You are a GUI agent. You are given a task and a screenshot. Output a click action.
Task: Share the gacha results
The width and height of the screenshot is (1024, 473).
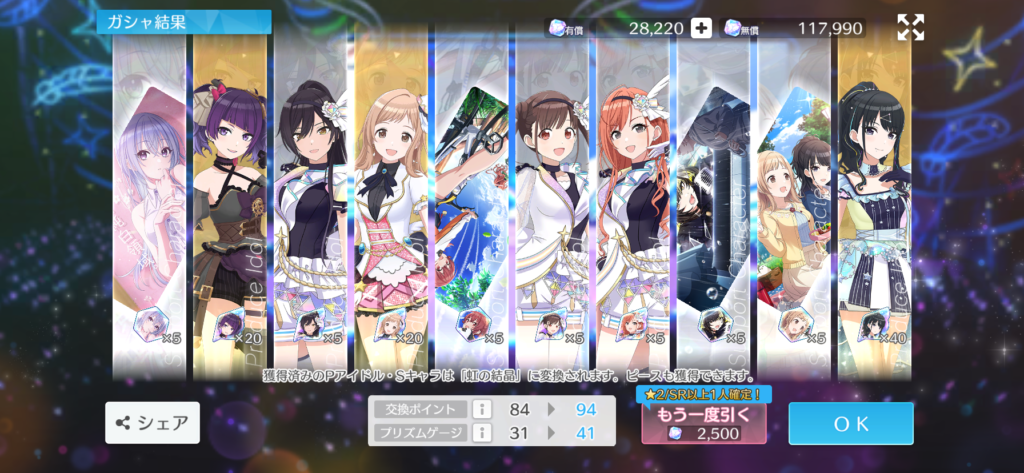pos(152,423)
